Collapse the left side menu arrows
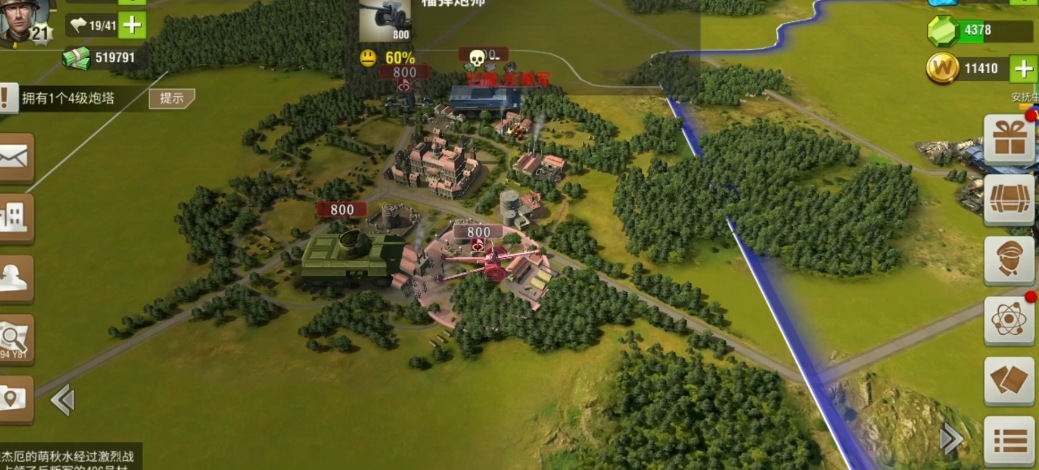Viewport: 1039px width, 470px height. click(62, 401)
